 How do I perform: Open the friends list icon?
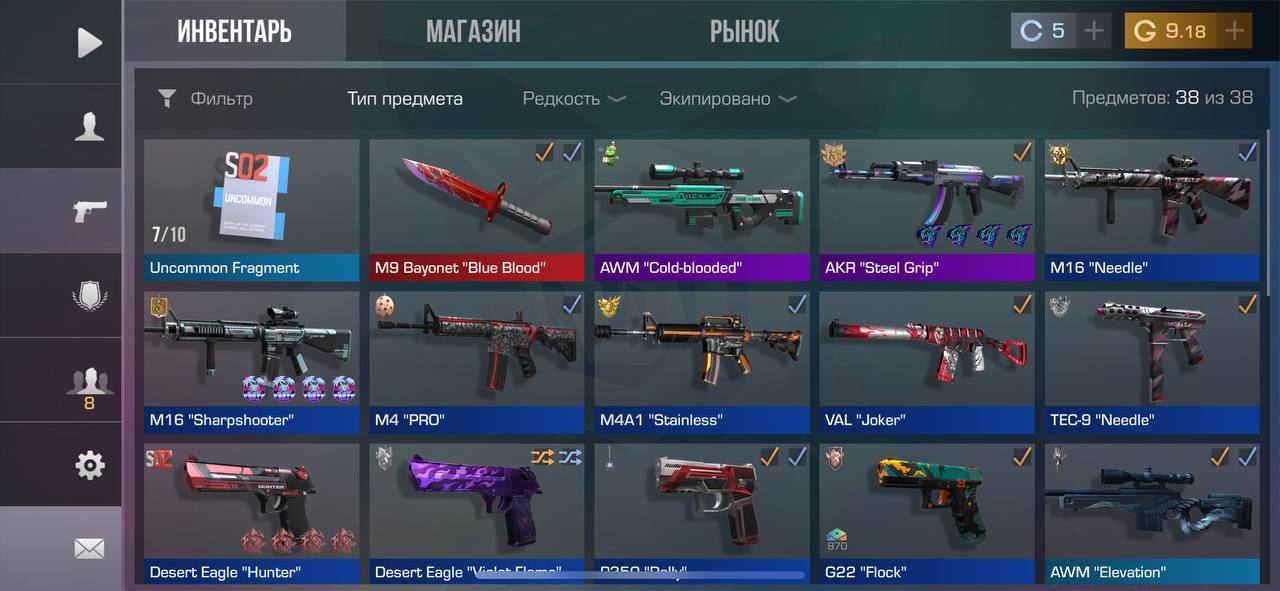[89, 383]
